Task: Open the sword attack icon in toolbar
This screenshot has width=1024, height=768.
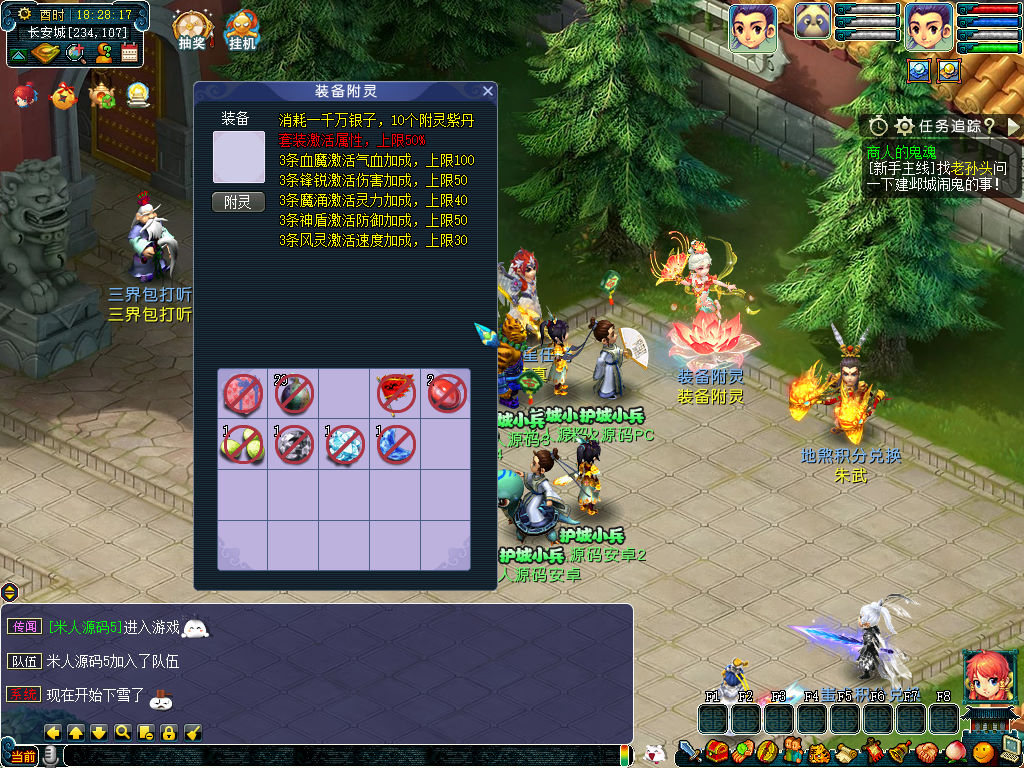Action: click(689, 751)
